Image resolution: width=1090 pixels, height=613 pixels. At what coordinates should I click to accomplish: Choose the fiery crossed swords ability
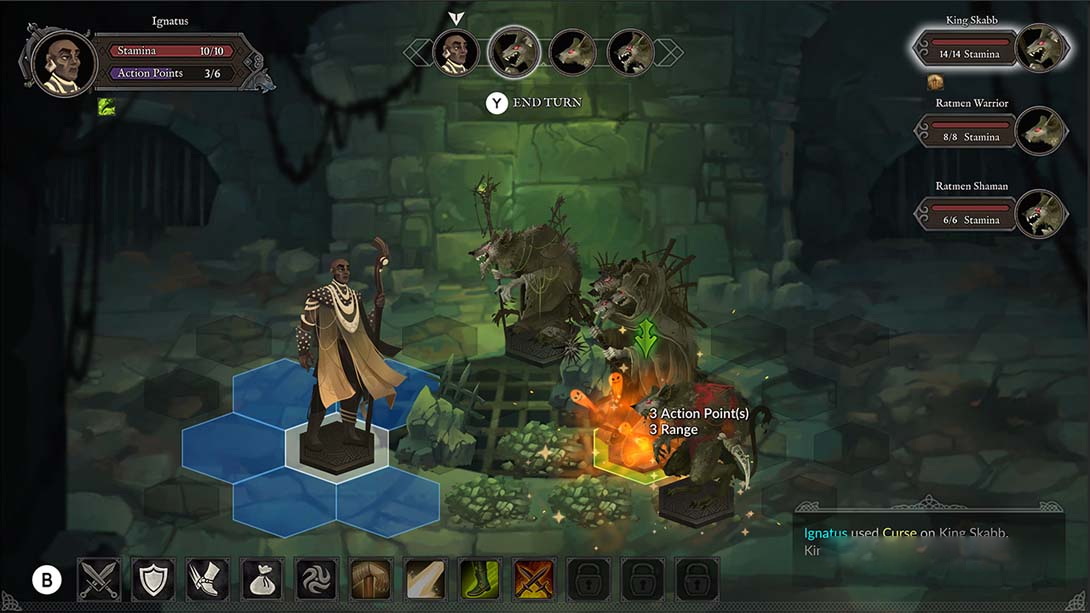(x=533, y=579)
